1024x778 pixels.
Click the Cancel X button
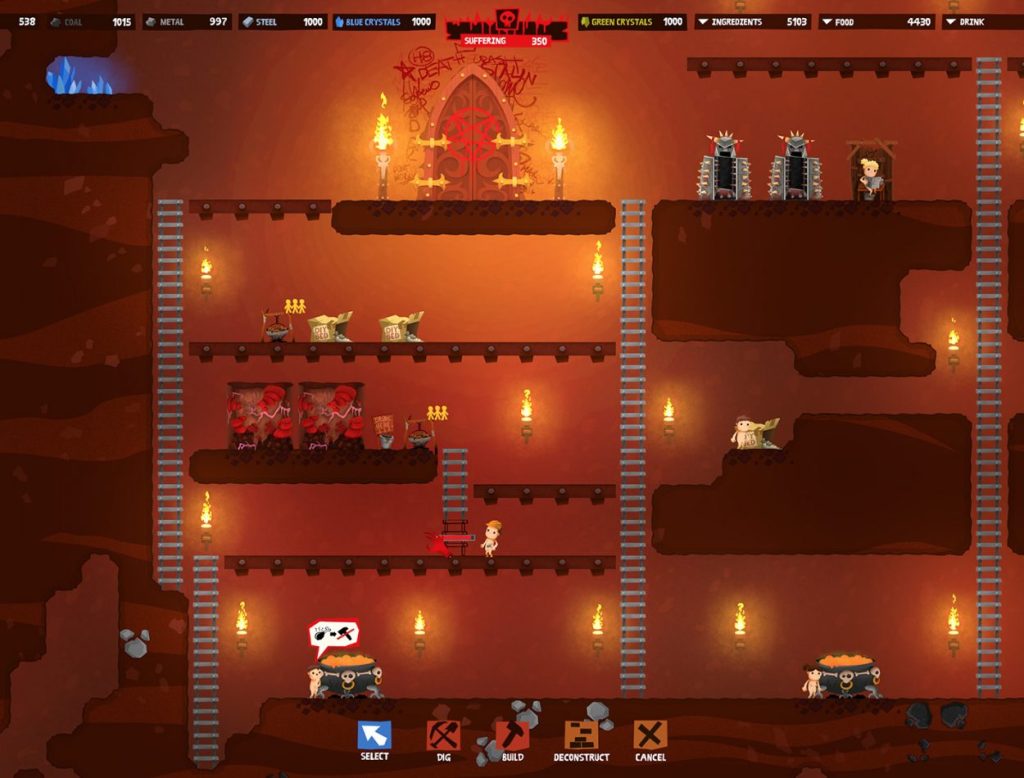[x=650, y=735]
